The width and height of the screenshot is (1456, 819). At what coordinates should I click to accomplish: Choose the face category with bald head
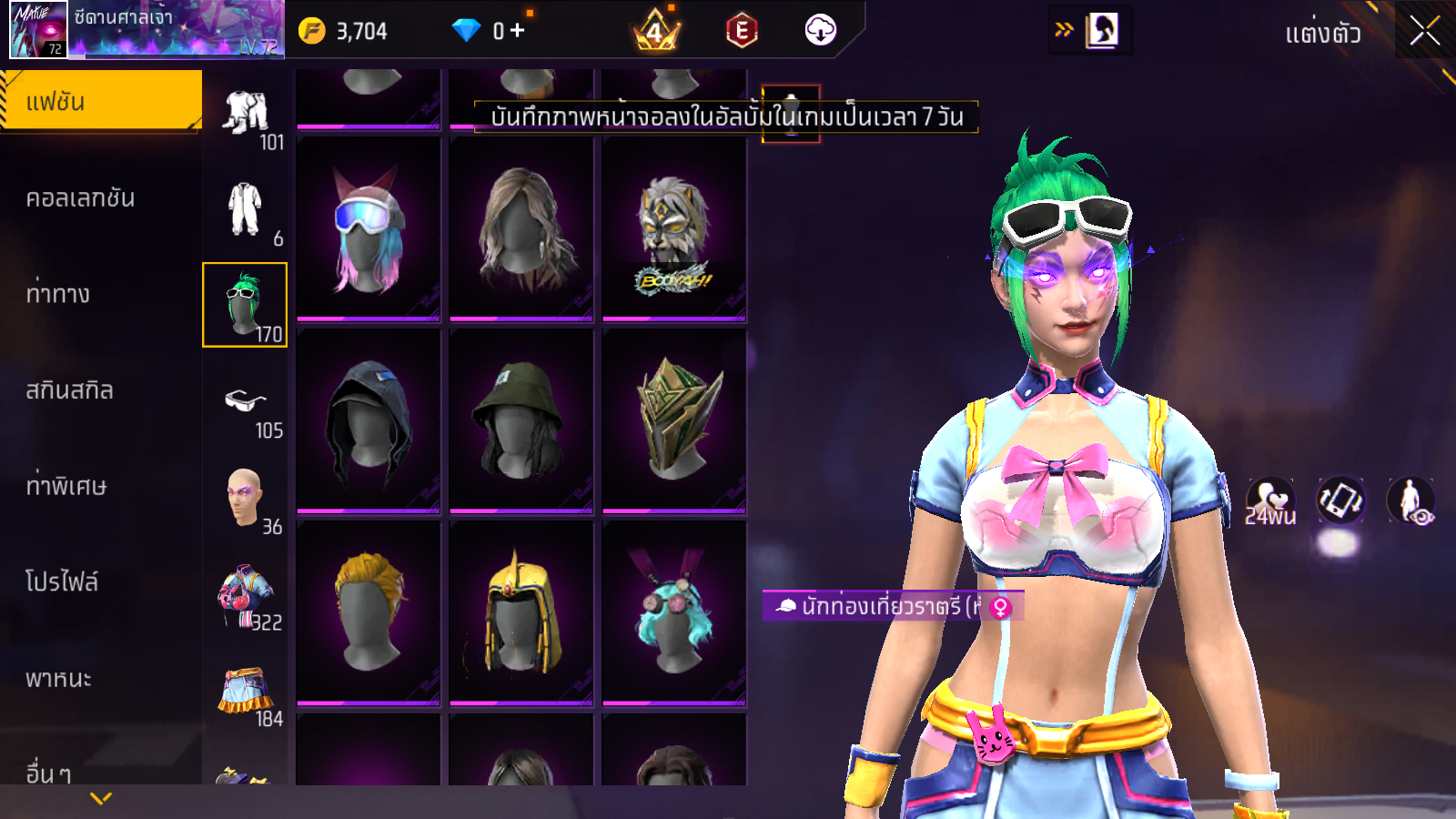(x=245, y=498)
